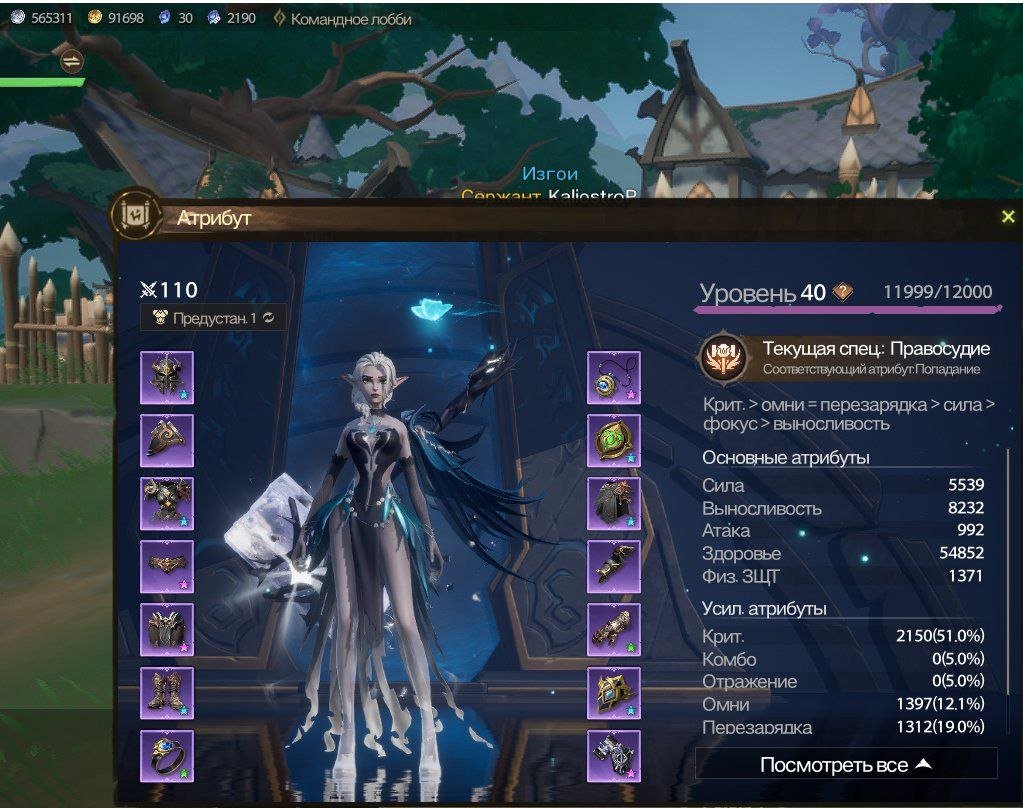Viewport: 1023px width, 808px height.
Task: Inspect the belt equipment slot
Action: tap(166, 566)
